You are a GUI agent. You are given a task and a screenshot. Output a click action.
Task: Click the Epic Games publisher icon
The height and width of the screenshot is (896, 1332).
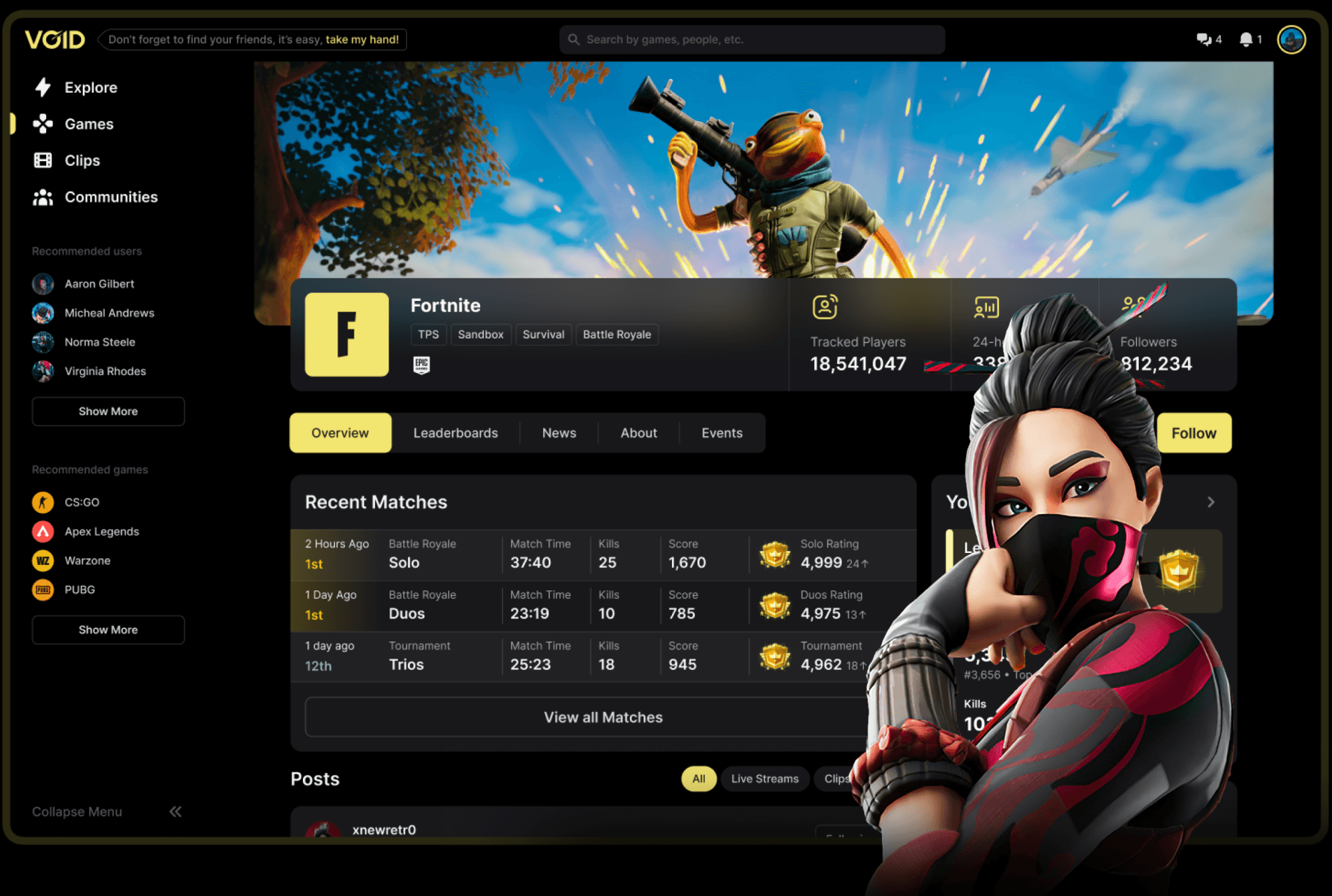click(423, 365)
